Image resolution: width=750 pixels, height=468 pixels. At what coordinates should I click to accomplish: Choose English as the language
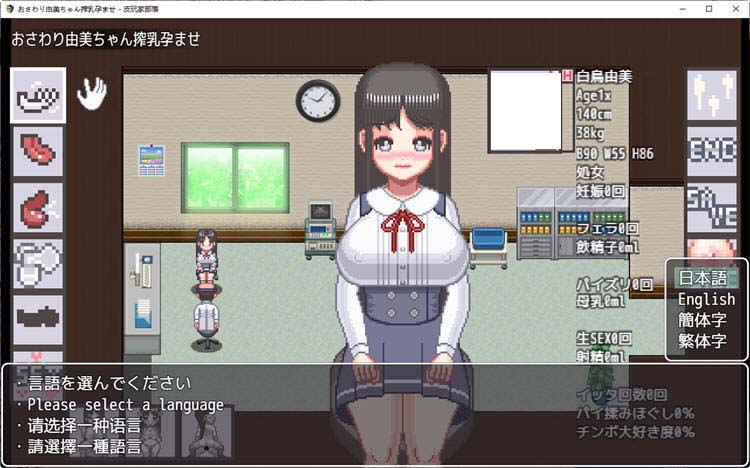click(706, 299)
